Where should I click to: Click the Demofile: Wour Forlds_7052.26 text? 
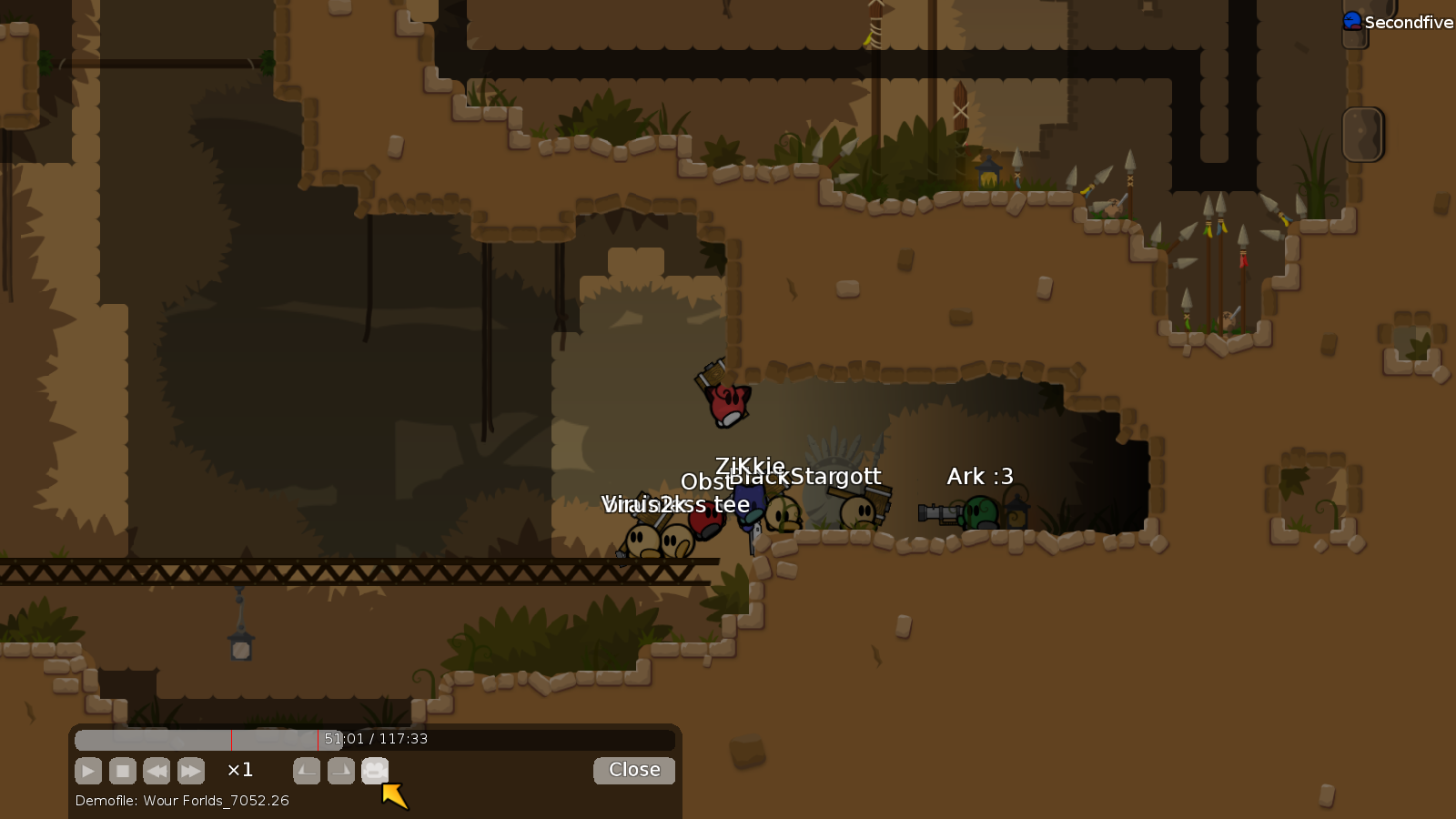(x=181, y=801)
